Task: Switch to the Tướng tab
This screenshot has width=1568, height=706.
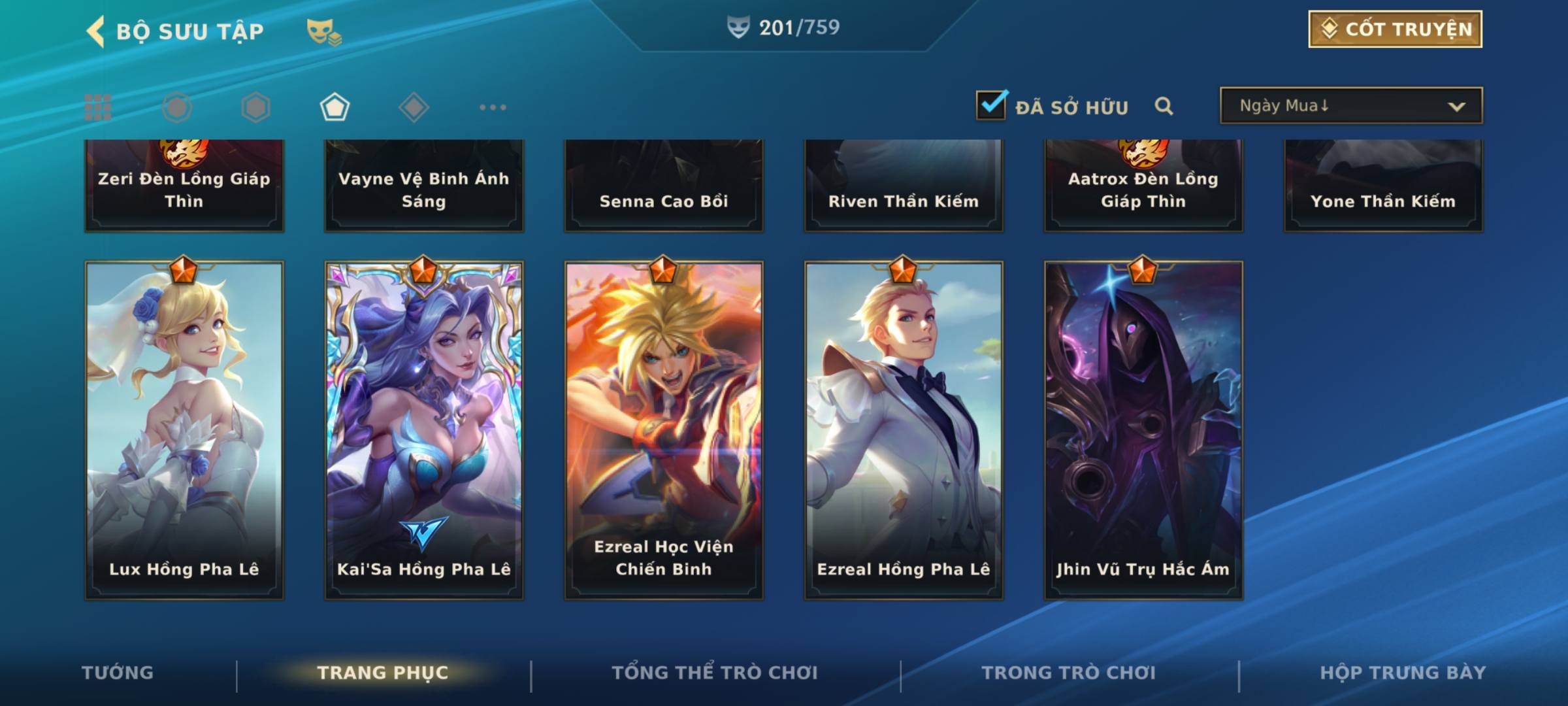Action: click(118, 673)
